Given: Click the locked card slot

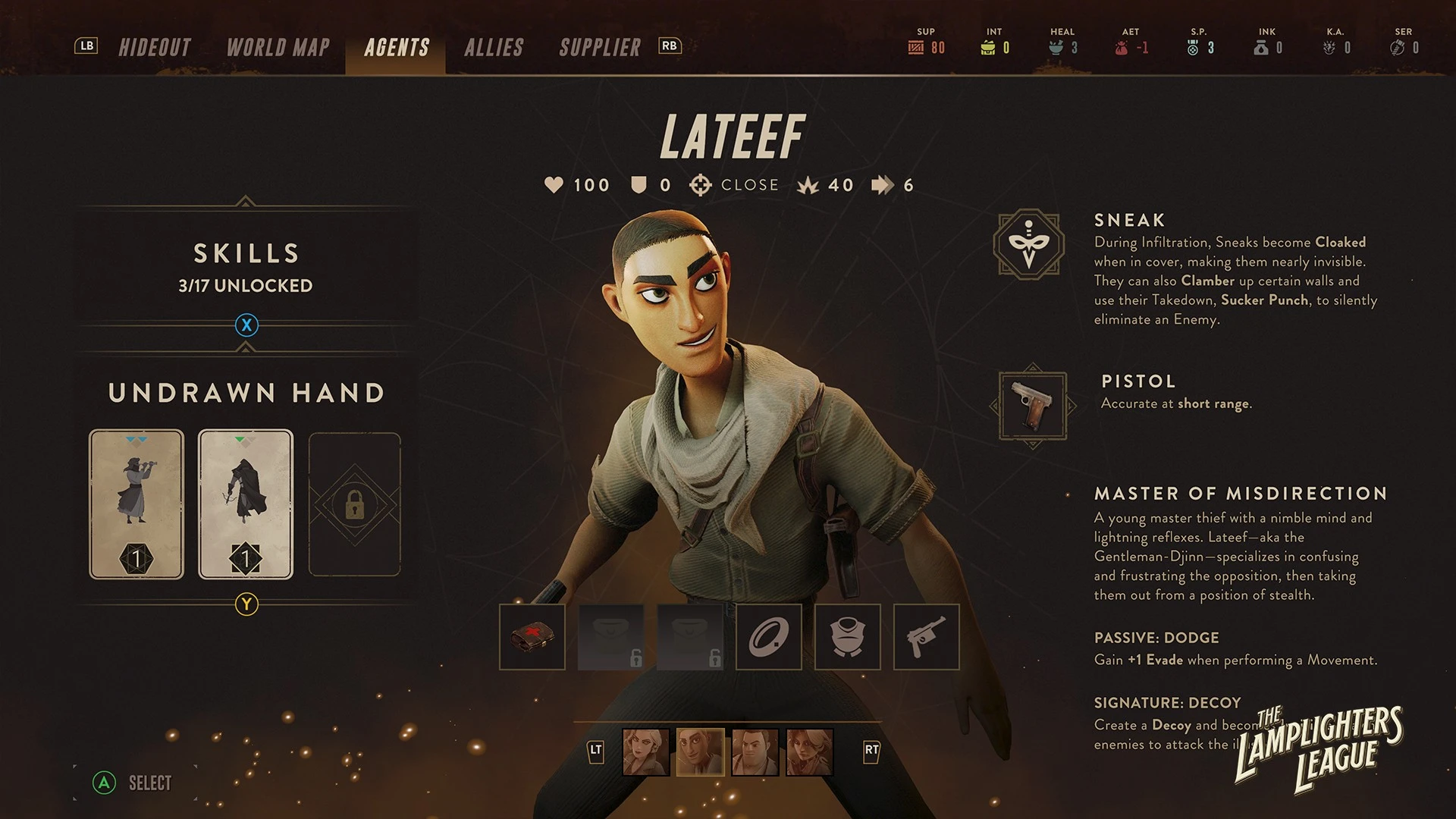Looking at the screenshot, I should click(354, 504).
